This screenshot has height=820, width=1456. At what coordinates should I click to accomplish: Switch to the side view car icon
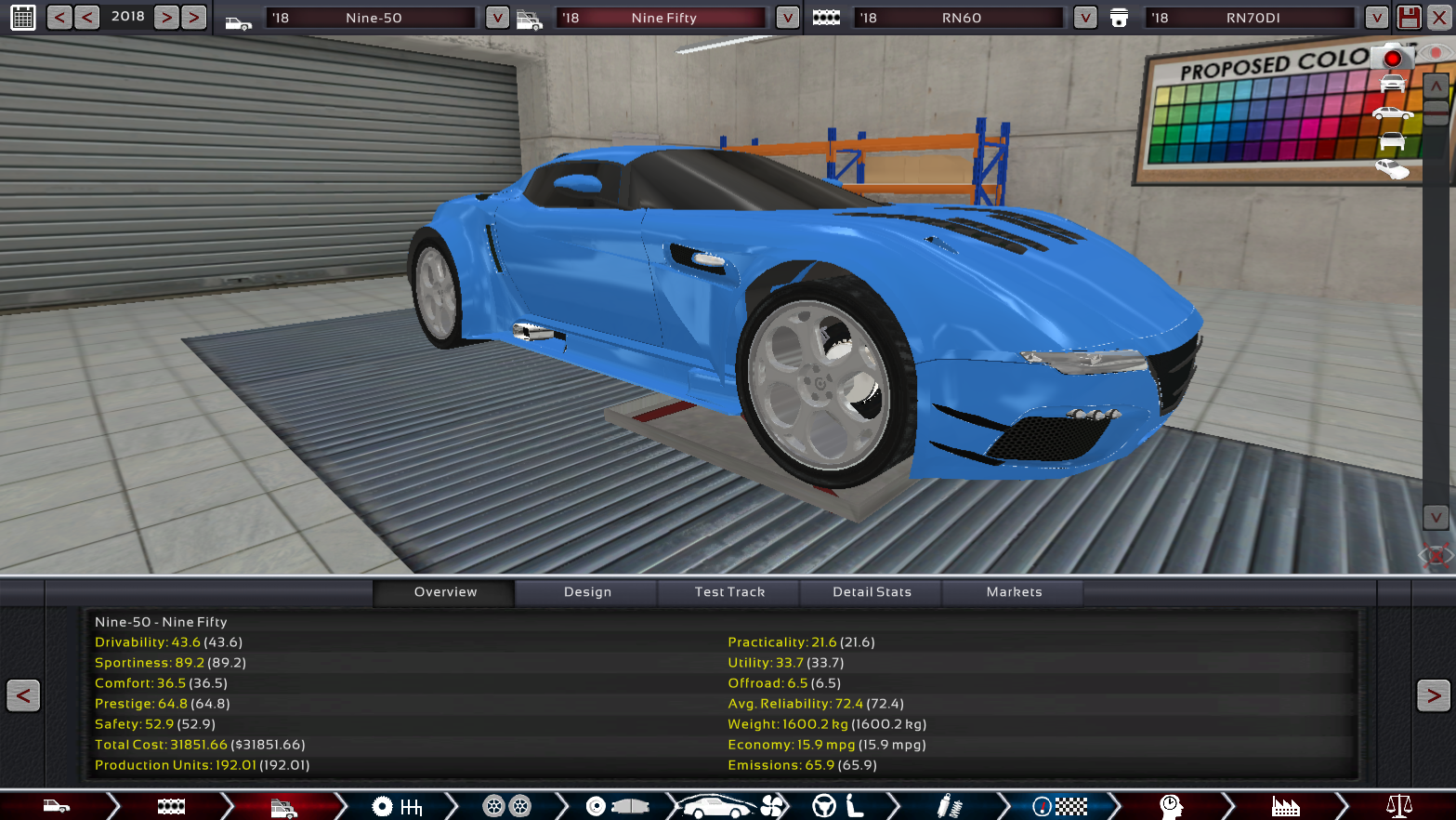pyautogui.click(x=1392, y=113)
